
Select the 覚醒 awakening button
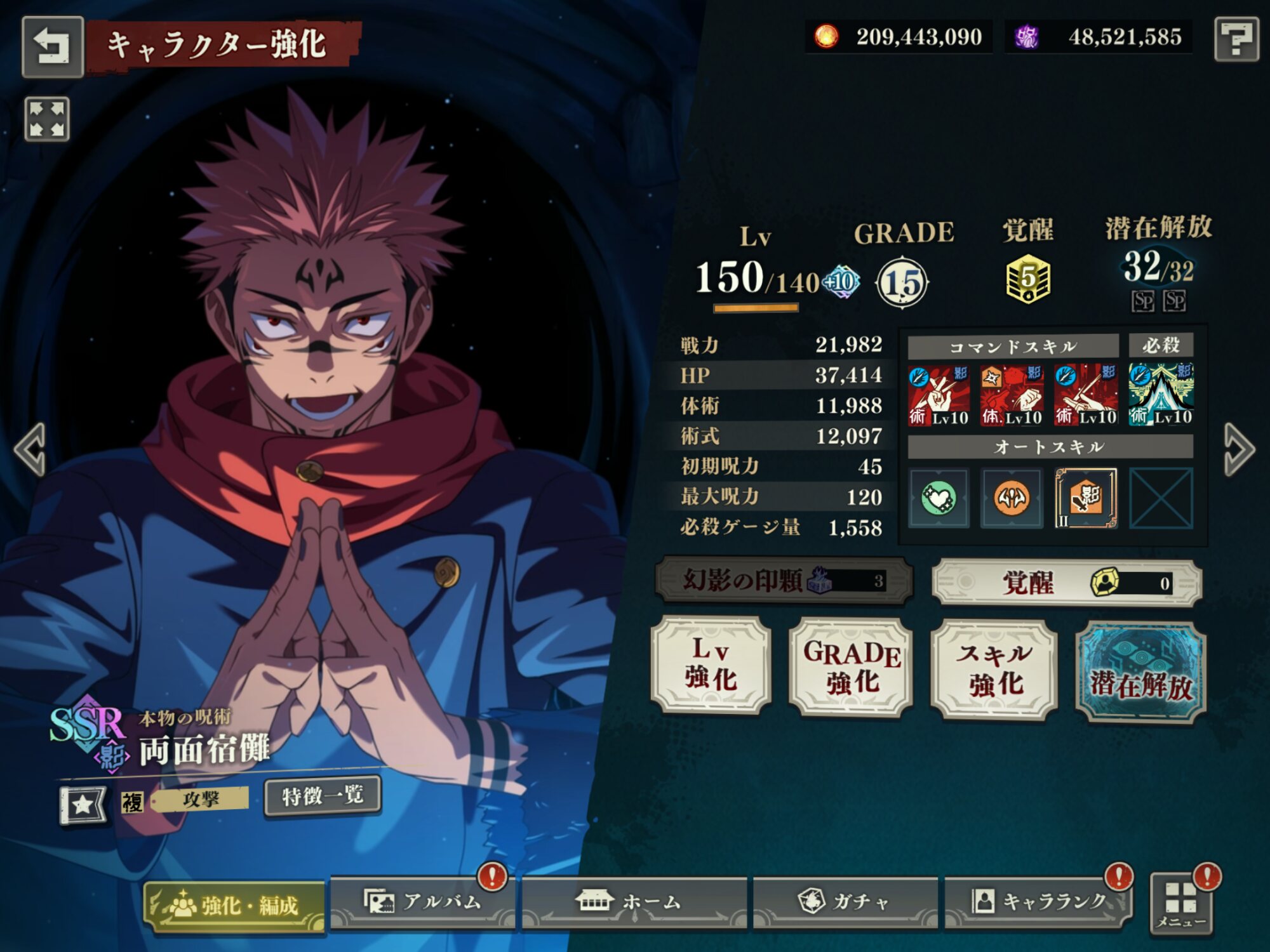1067,583
